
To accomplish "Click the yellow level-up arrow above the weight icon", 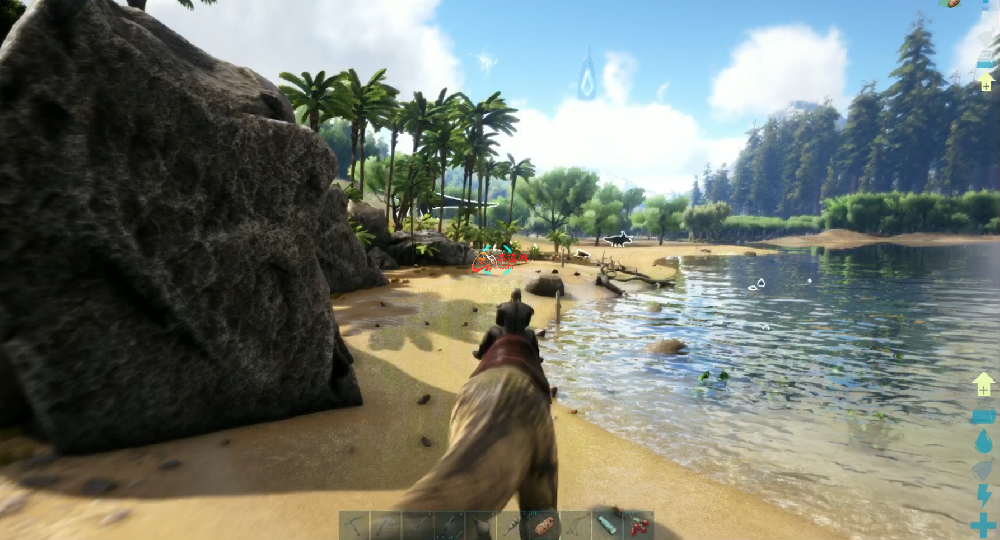I will coord(983,384).
